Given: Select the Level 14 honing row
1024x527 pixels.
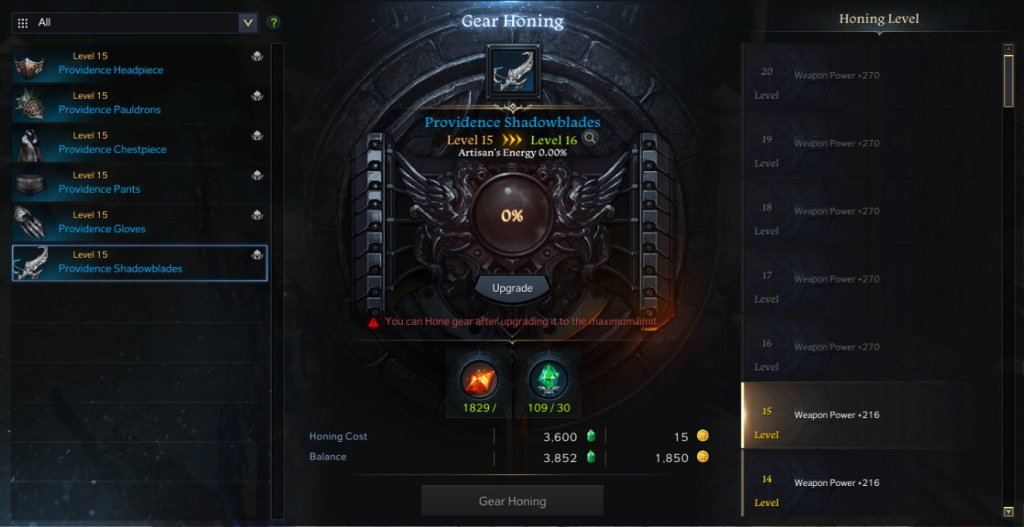Looking at the screenshot, I should pyautogui.click(x=870, y=483).
